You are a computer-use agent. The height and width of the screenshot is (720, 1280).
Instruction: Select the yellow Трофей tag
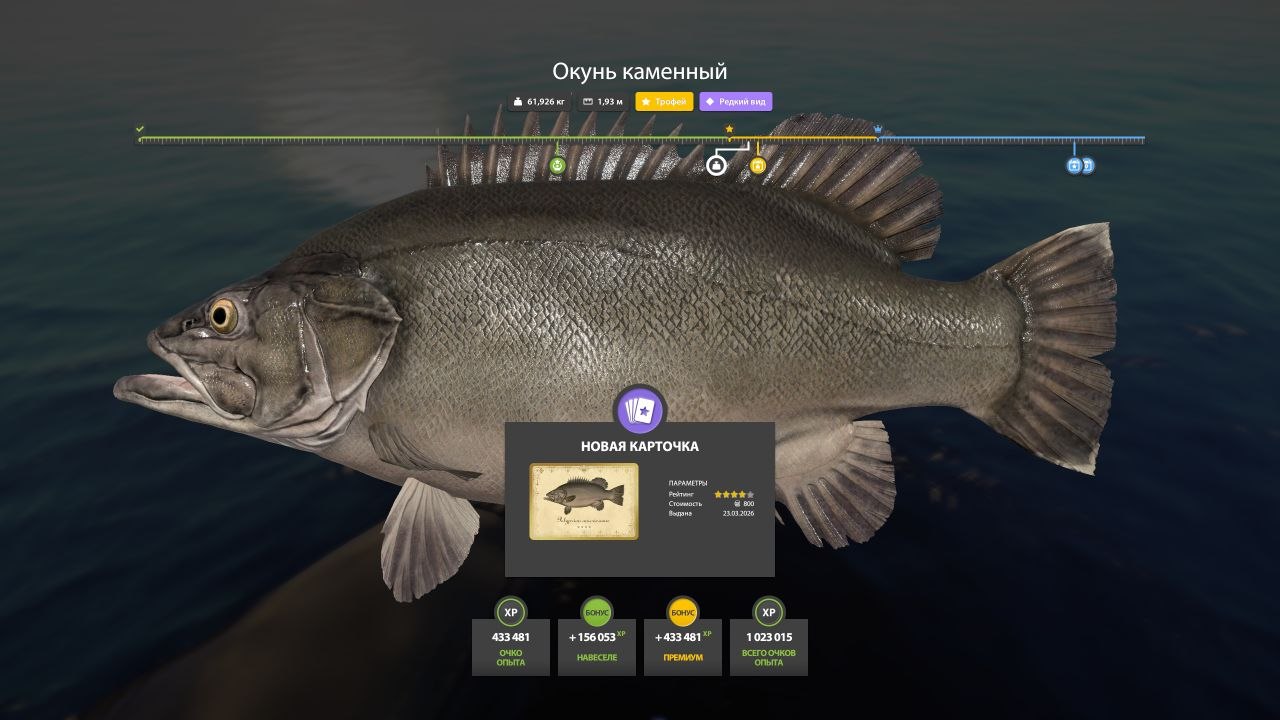[664, 102]
